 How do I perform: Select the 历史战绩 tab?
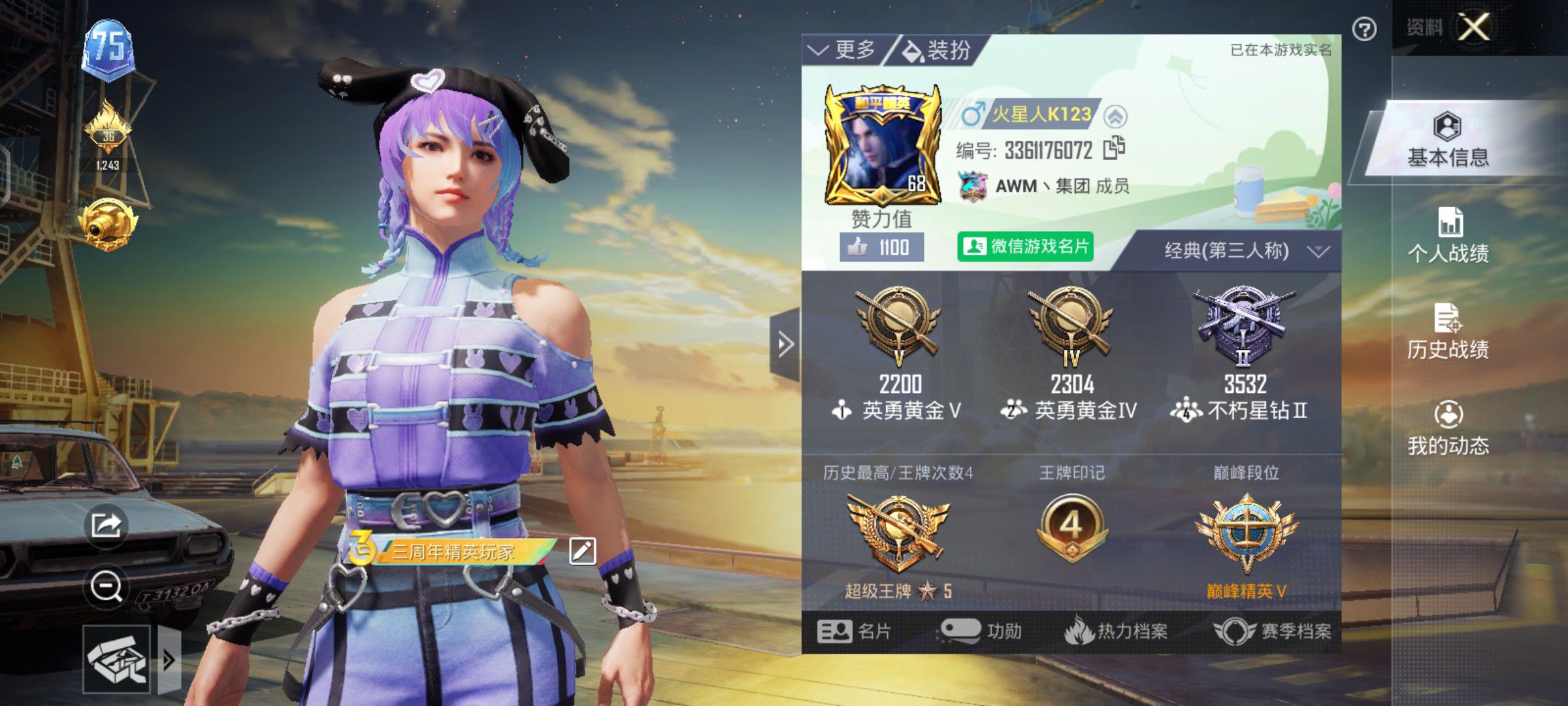click(x=1448, y=332)
